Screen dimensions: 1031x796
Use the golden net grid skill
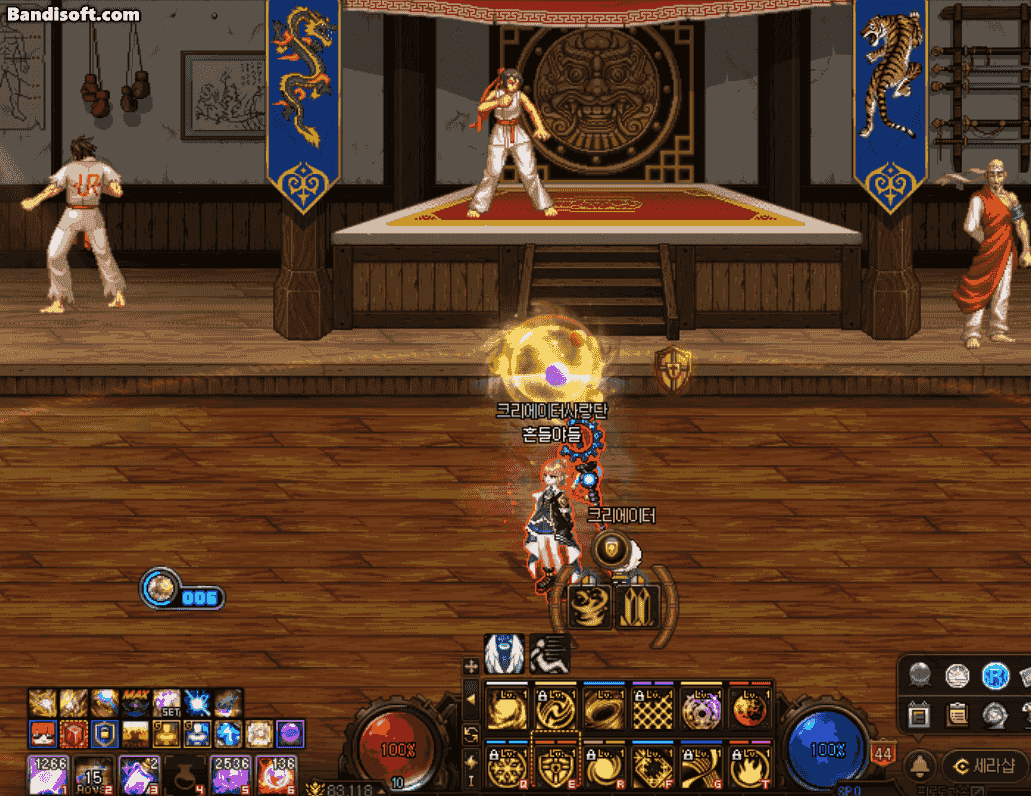[651, 709]
